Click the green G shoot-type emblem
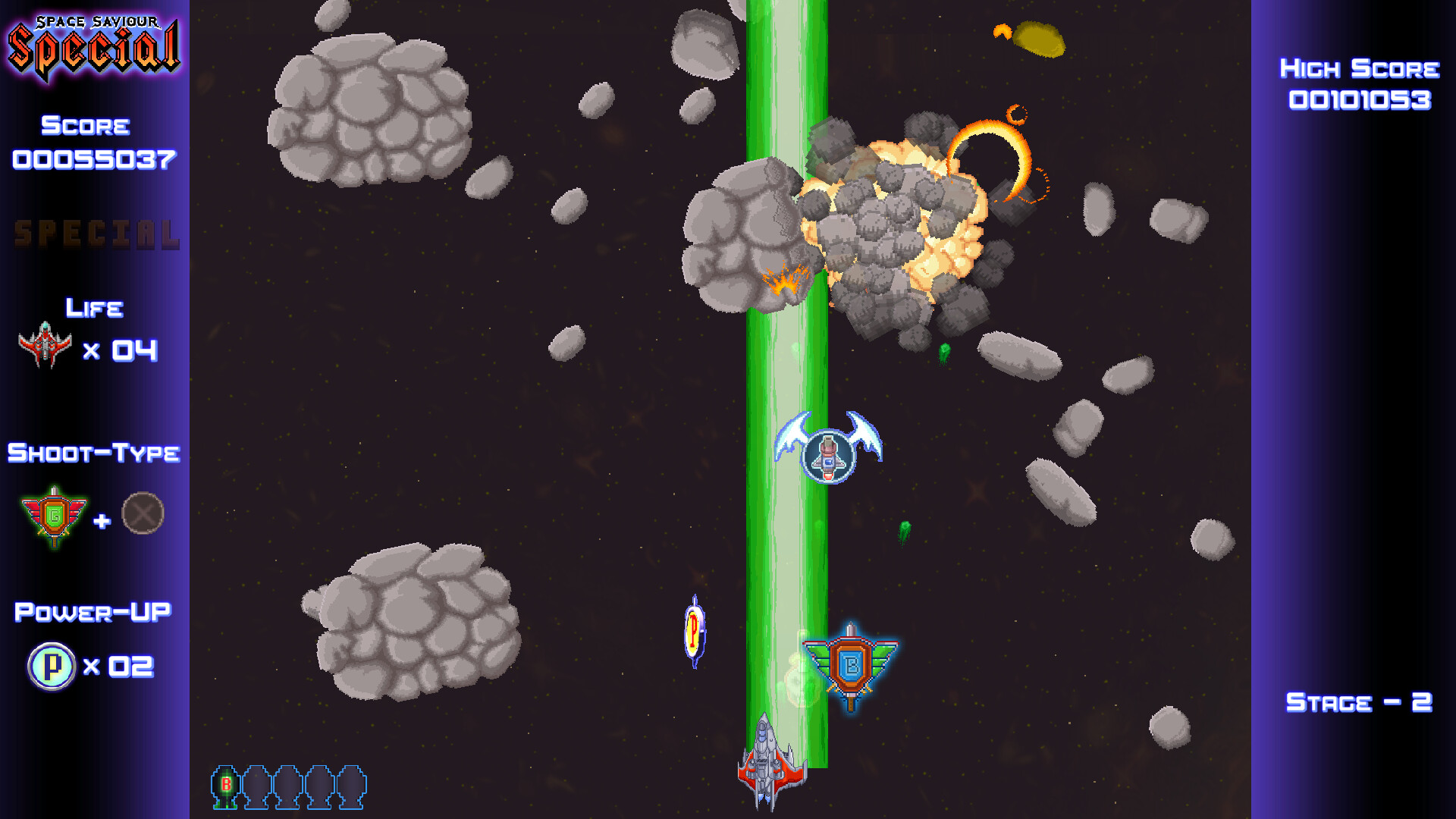This screenshot has width=1456, height=819. pos(53,513)
